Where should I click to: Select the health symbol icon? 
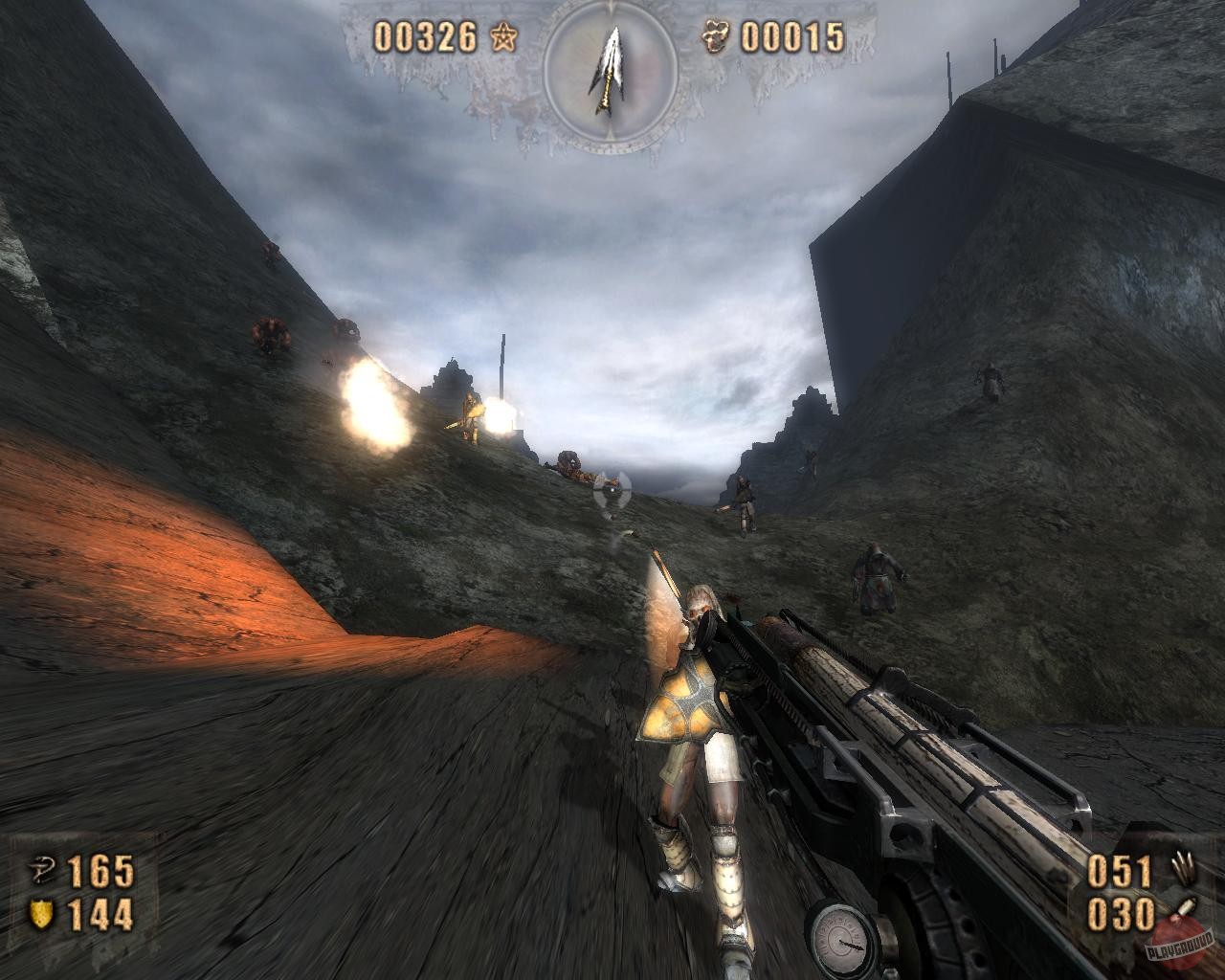tap(43, 870)
